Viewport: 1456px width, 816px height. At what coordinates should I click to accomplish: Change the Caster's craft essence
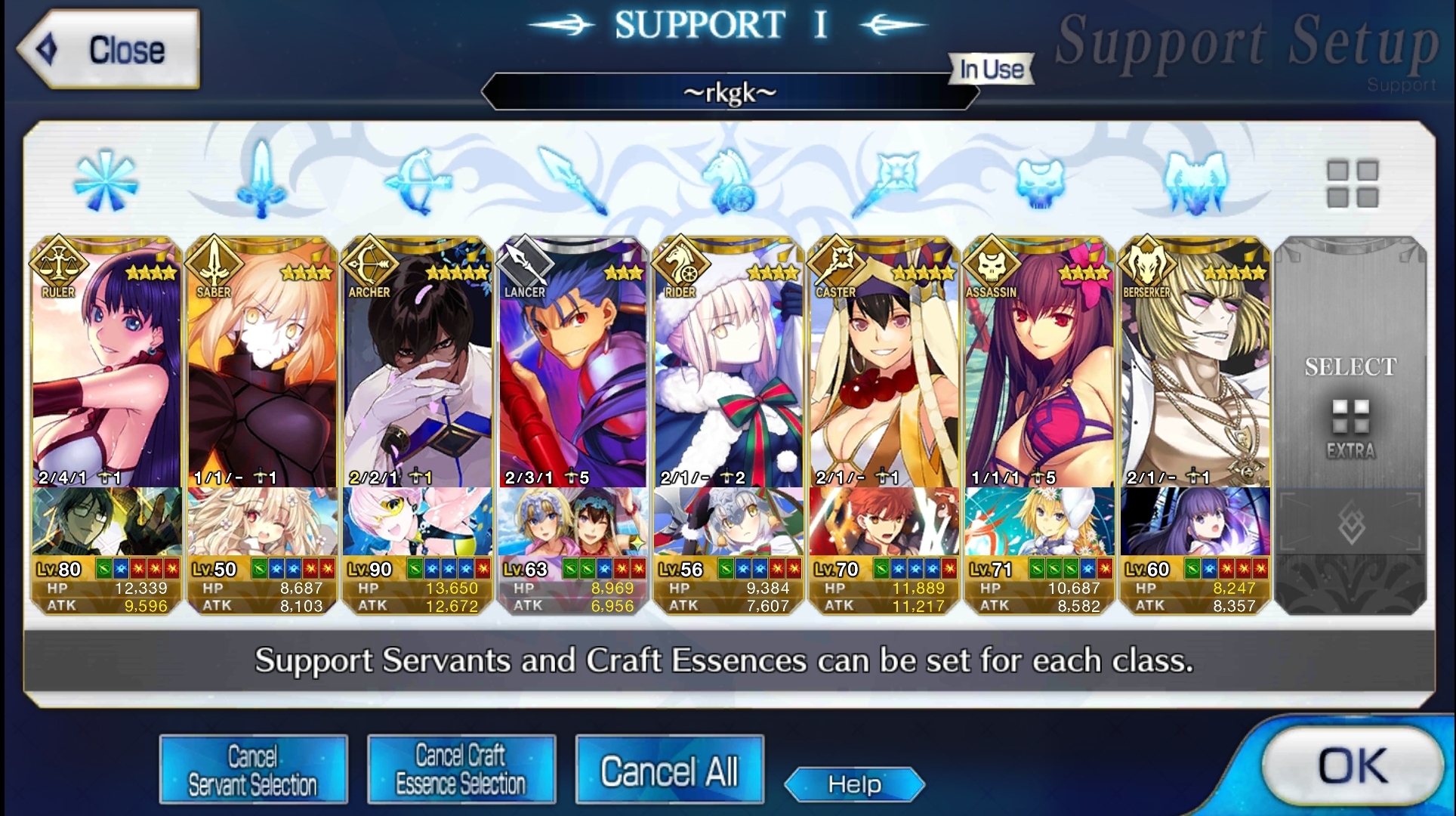(884, 523)
